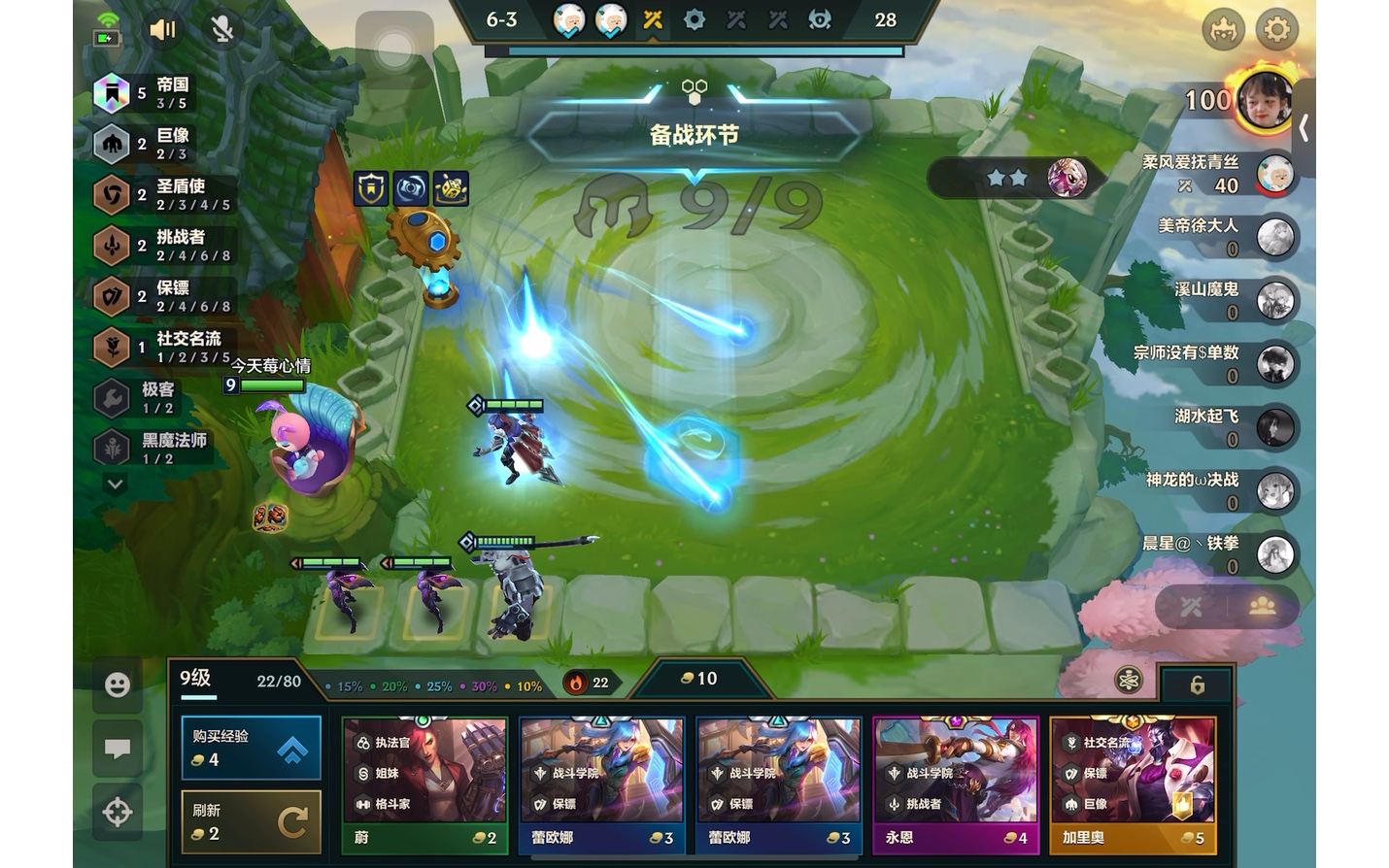The width and height of the screenshot is (1389, 868).
Task: Toggle the speaker sound icon
Action: (162, 30)
